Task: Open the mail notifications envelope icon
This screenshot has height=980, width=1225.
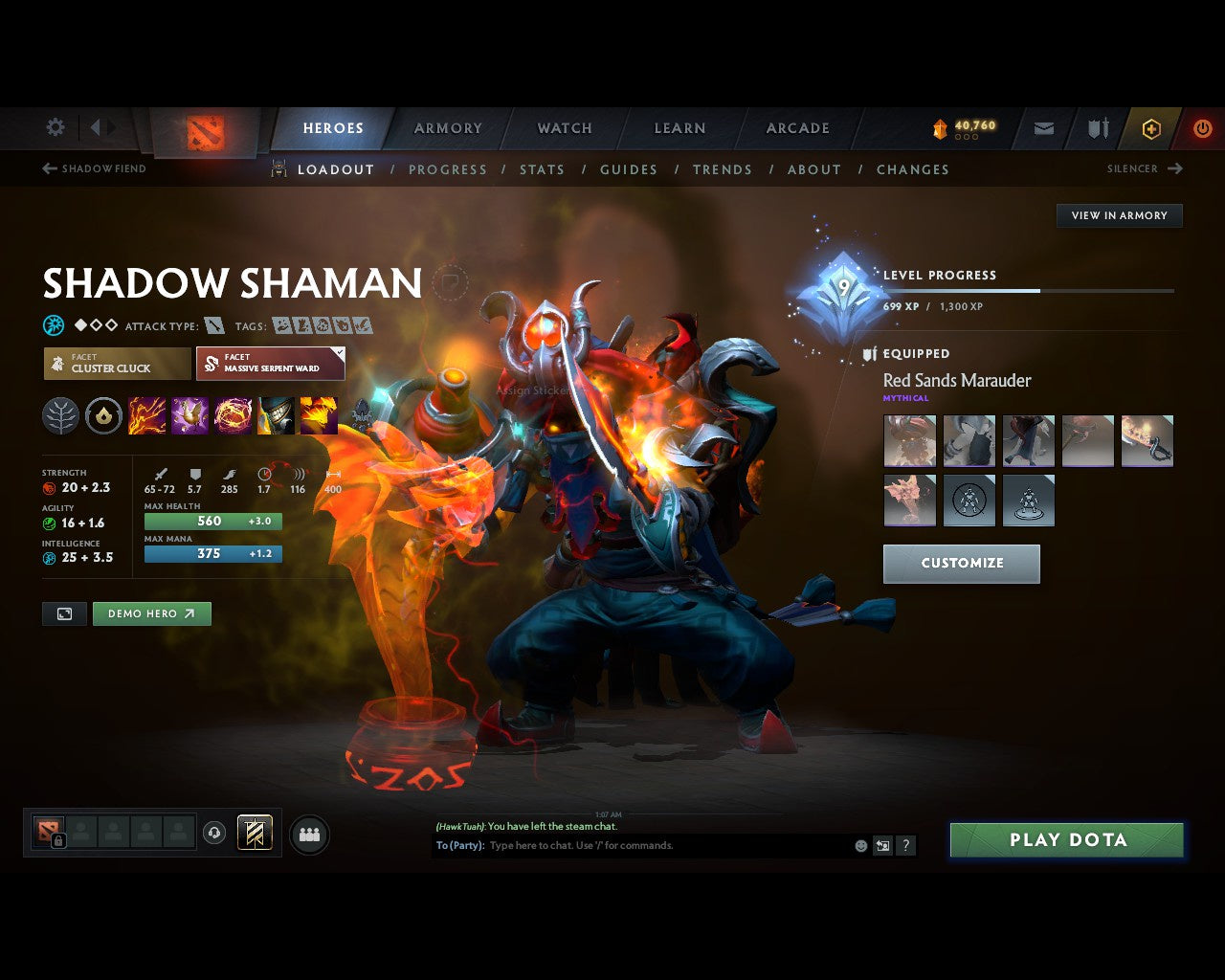Action: [x=1043, y=127]
